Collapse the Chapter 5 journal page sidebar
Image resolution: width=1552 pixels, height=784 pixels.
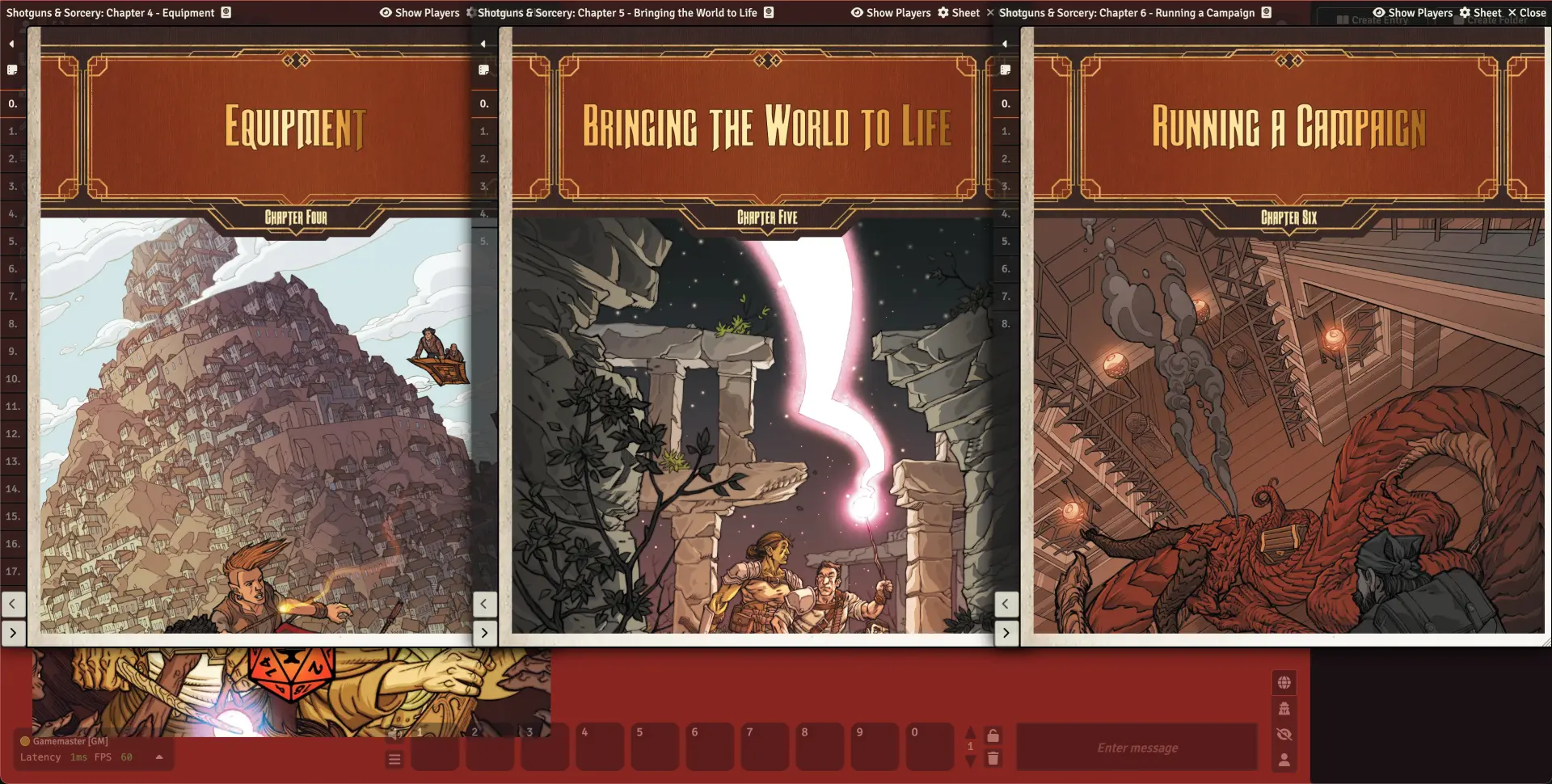483,44
